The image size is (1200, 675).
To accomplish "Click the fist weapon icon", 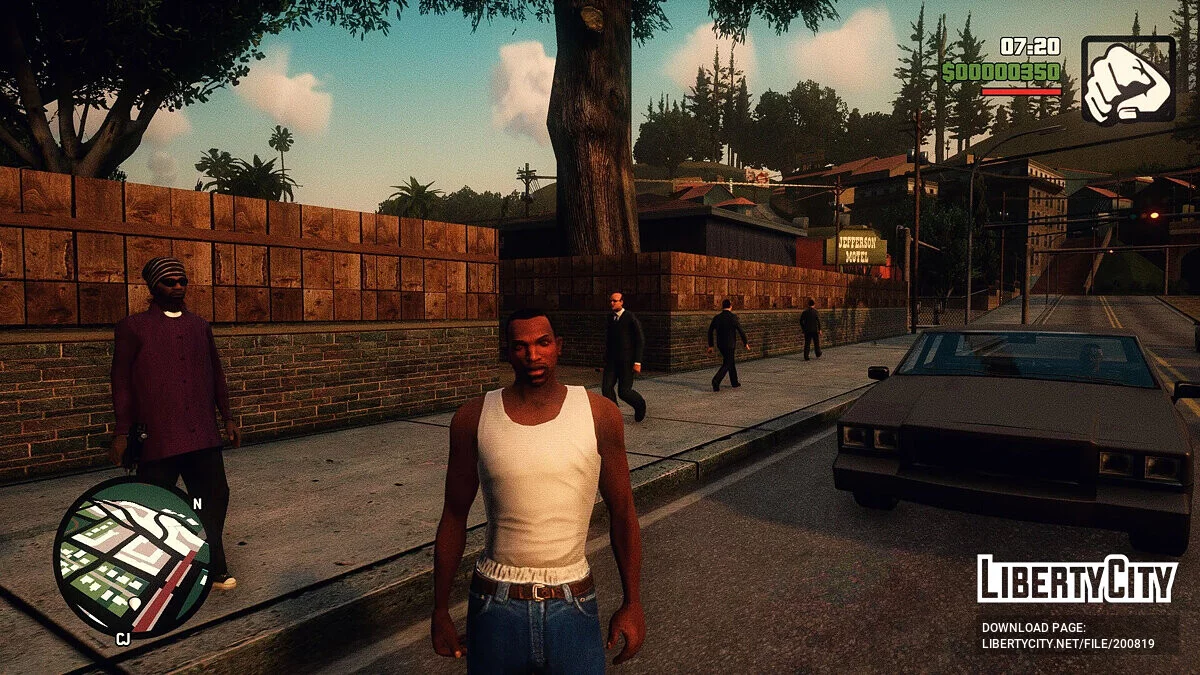I will coord(1128,80).
